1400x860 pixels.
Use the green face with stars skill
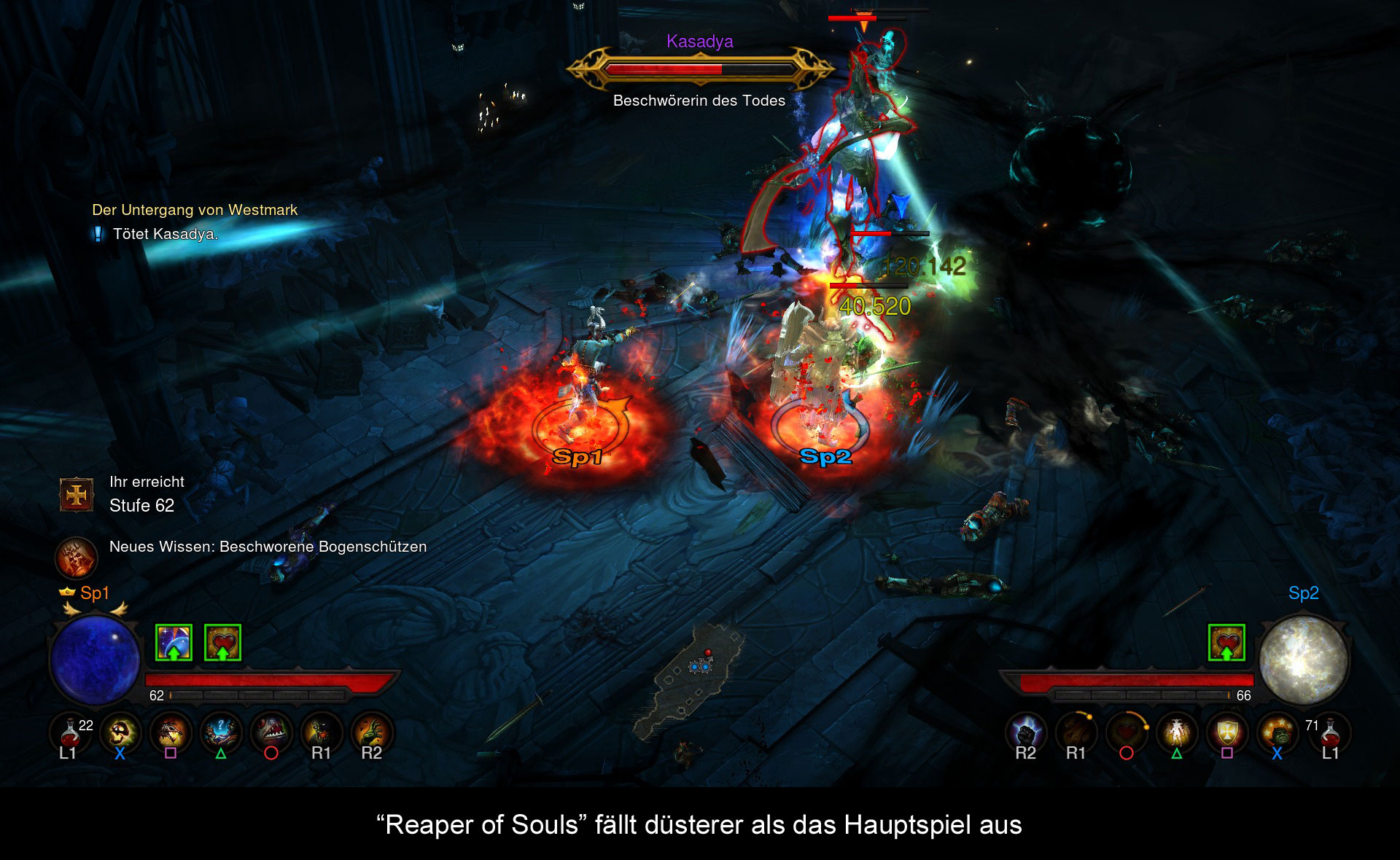[1277, 731]
